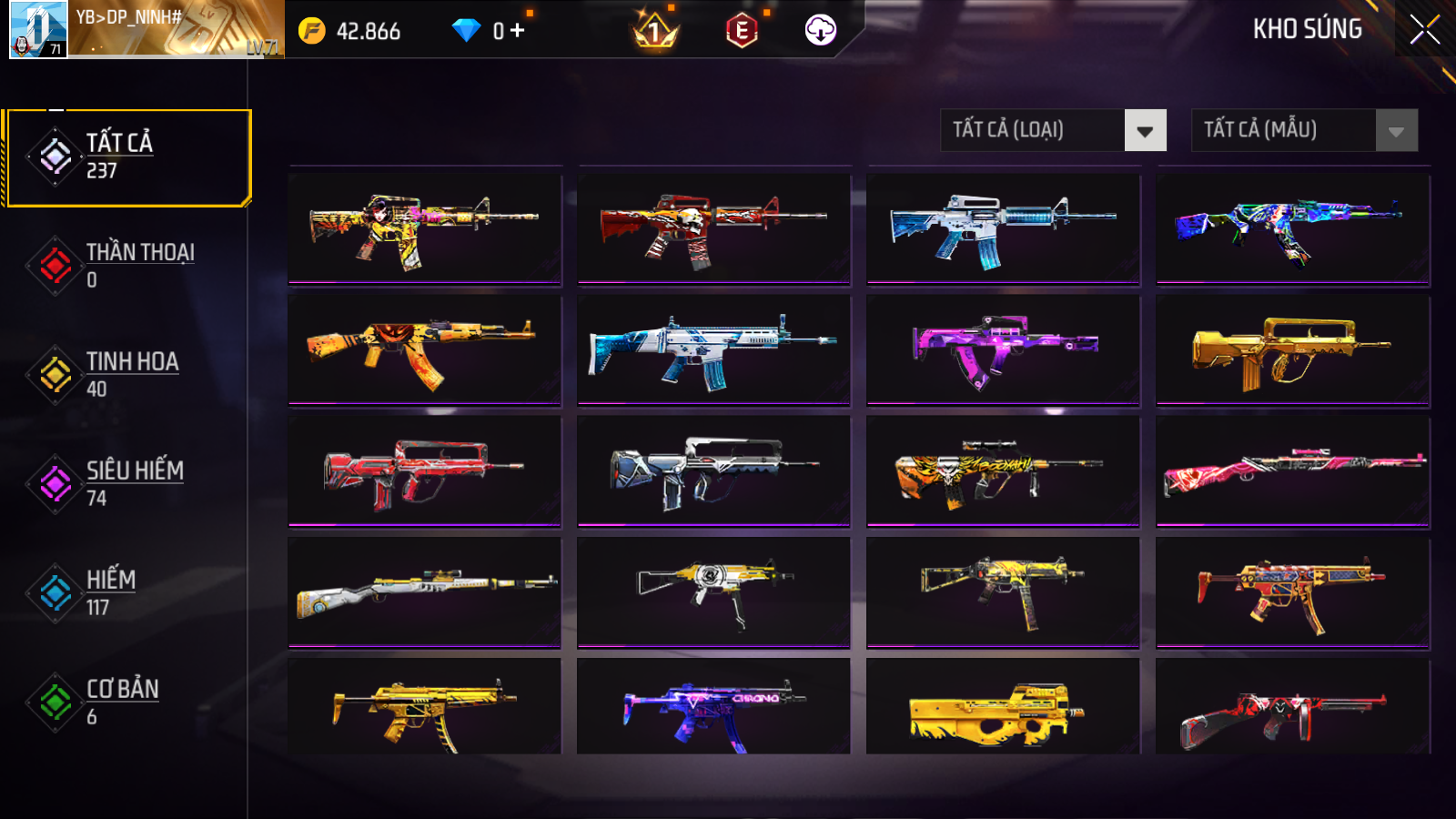Viewport: 1456px width, 819px height.
Task: Open the red E hexagon icon
Action: [x=742, y=32]
